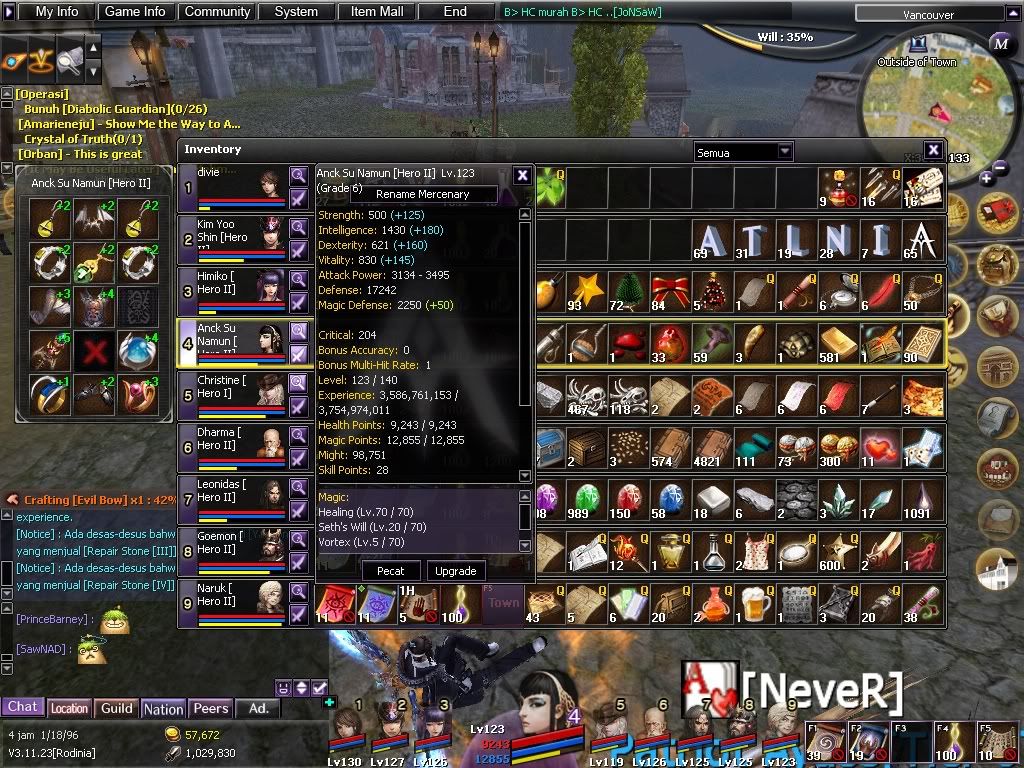Switch to the Nation chat tab

pos(163,708)
